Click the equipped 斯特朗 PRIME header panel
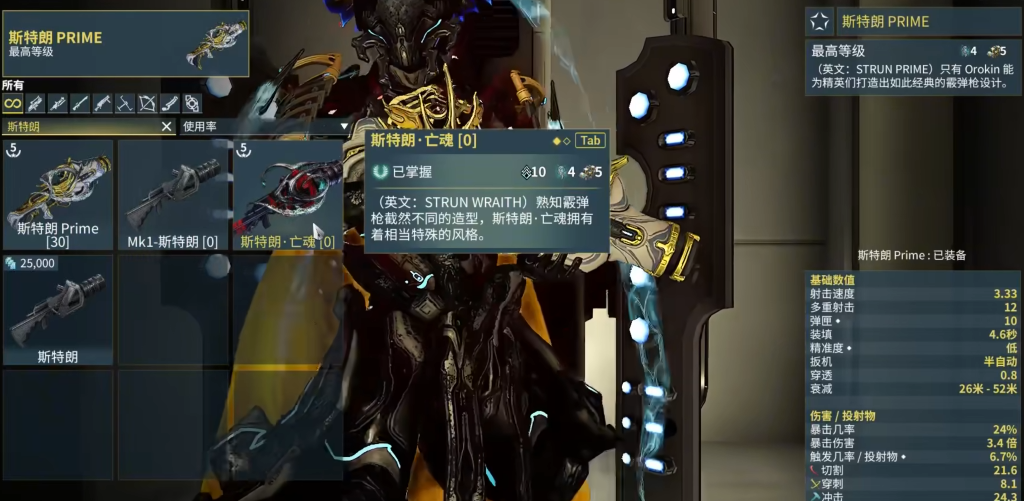The image size is (1024, 501). point(125,44)
